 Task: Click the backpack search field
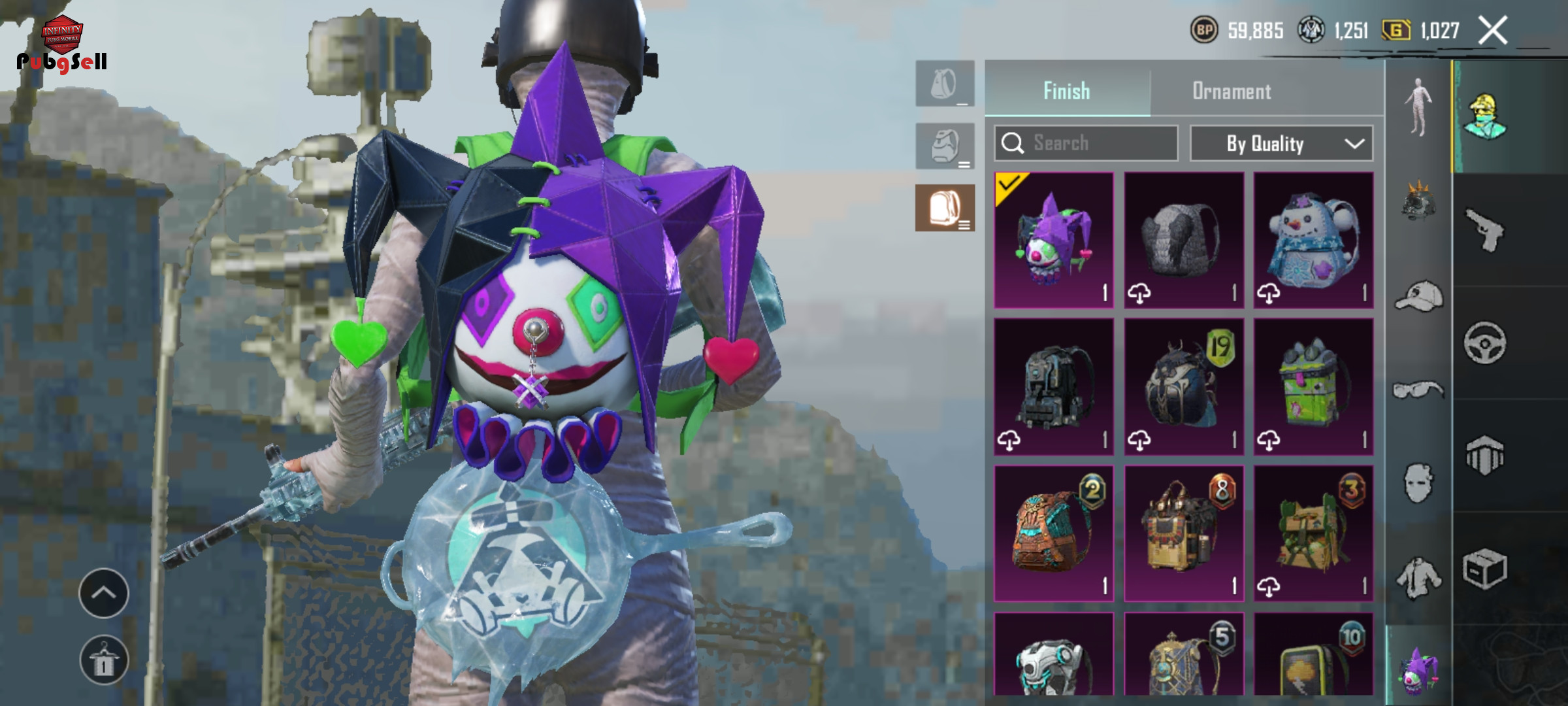point(1086,143)
